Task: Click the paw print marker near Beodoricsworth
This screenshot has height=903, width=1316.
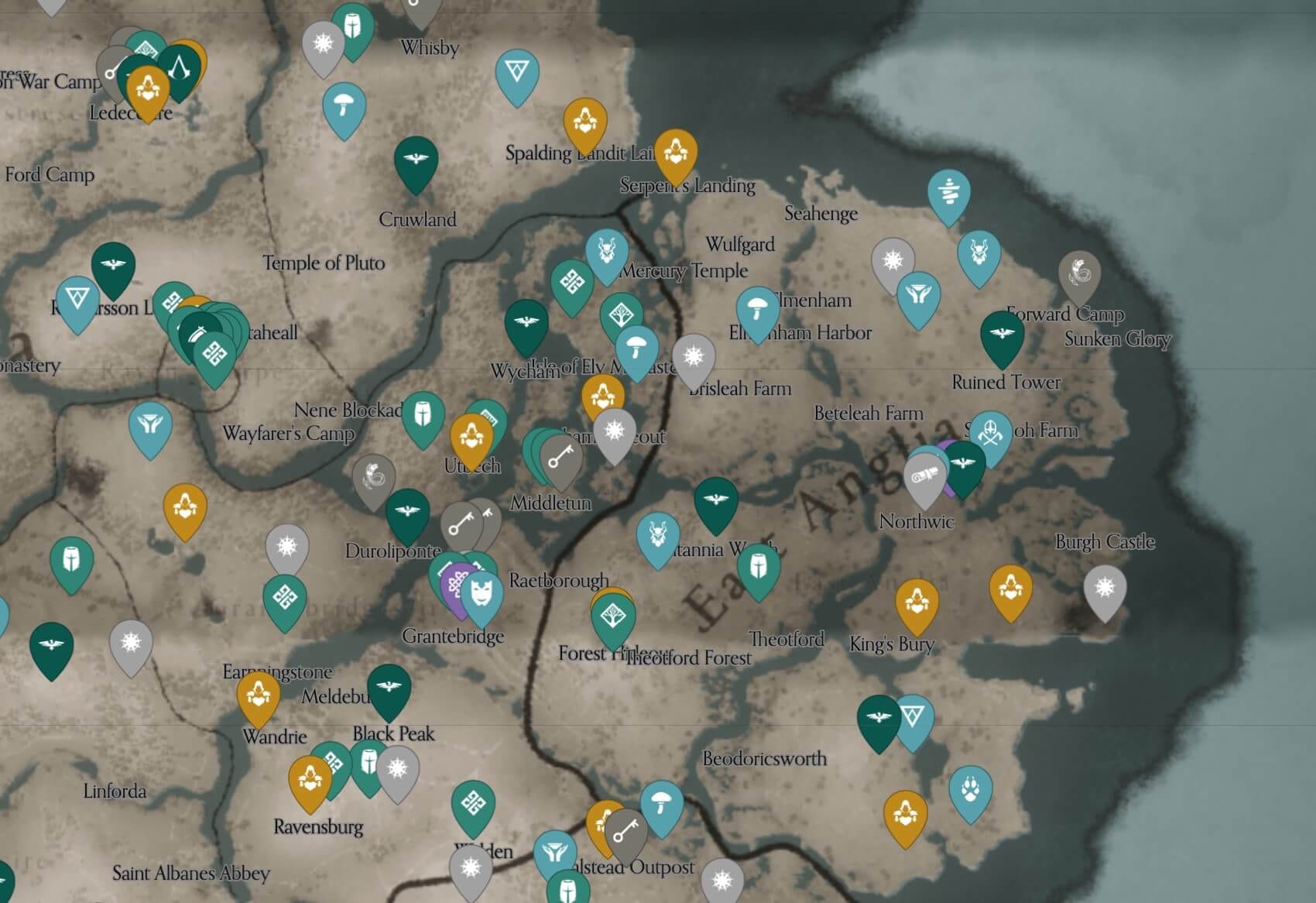Action: coord(973,790)
